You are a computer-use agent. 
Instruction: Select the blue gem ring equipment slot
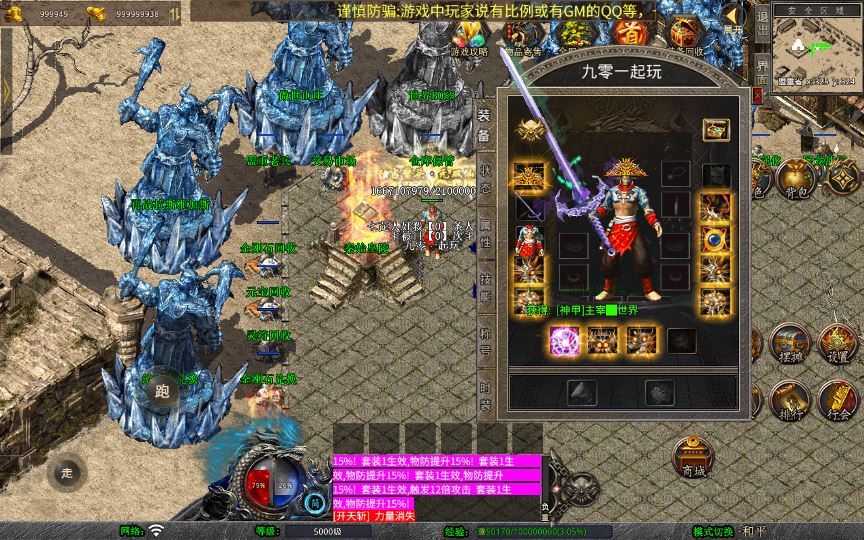coord(714,240)
